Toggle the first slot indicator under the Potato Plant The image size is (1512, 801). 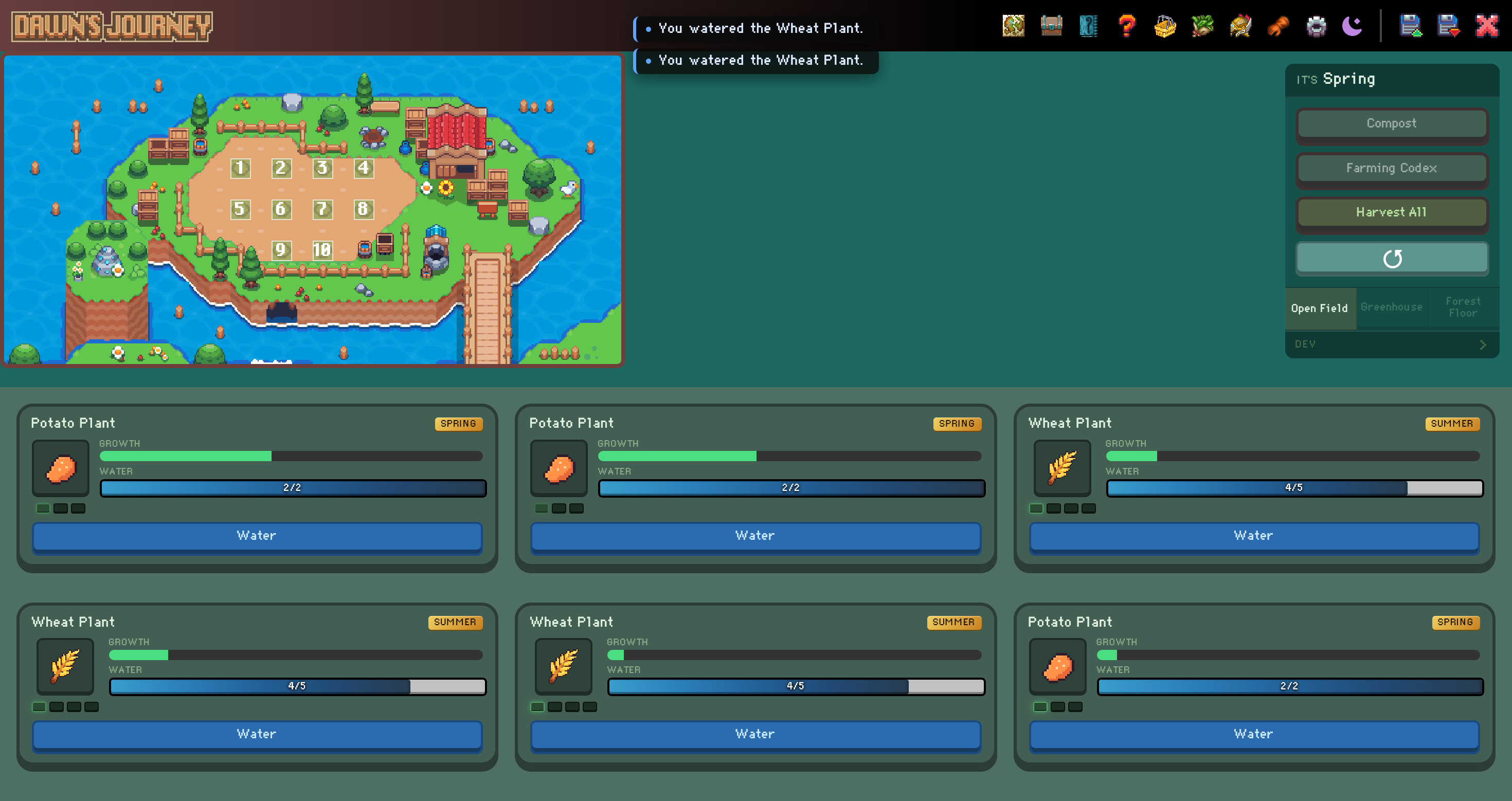tap(42, 509)
